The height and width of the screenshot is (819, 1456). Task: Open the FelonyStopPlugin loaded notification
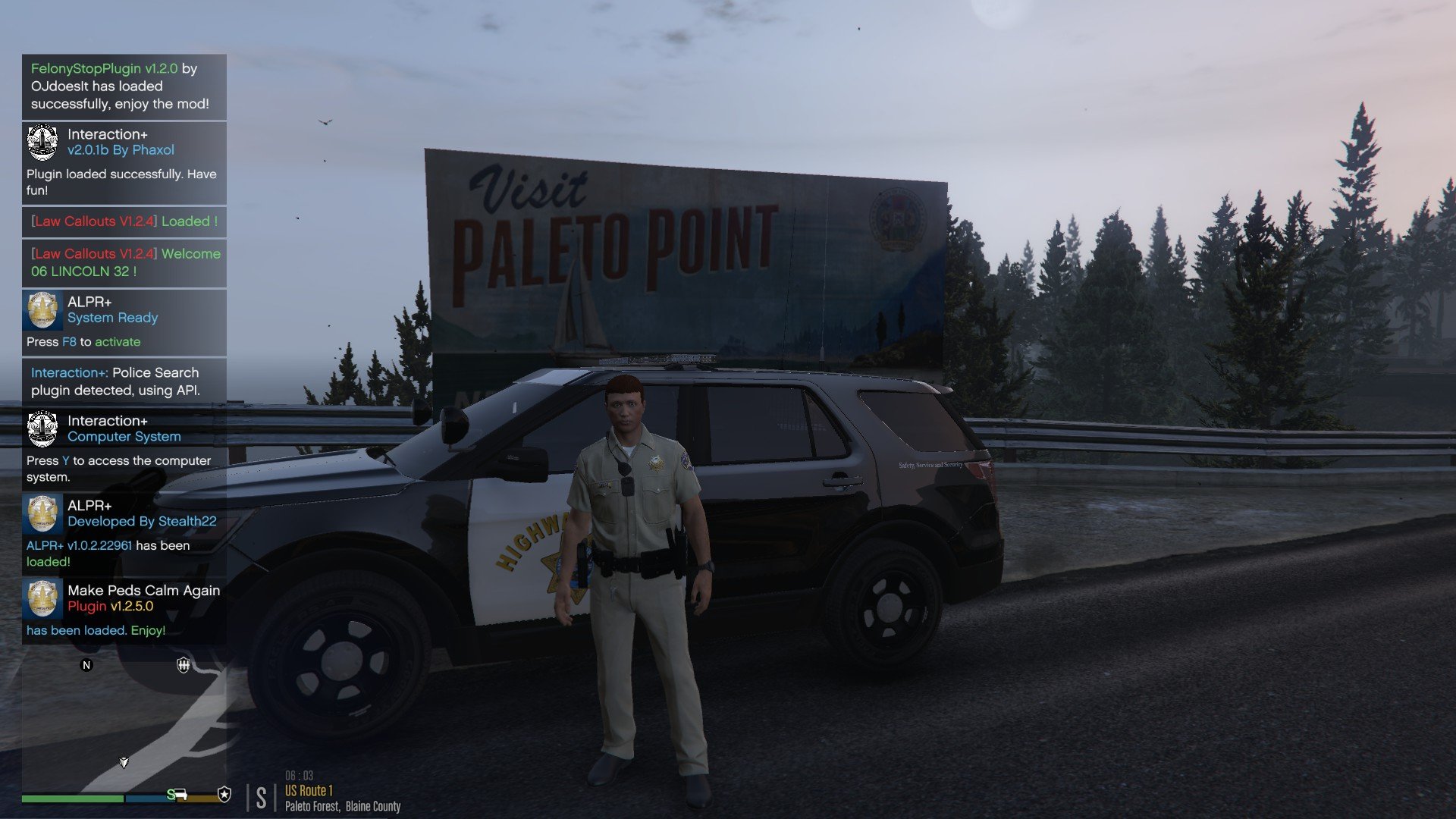[x=124, y=86]
